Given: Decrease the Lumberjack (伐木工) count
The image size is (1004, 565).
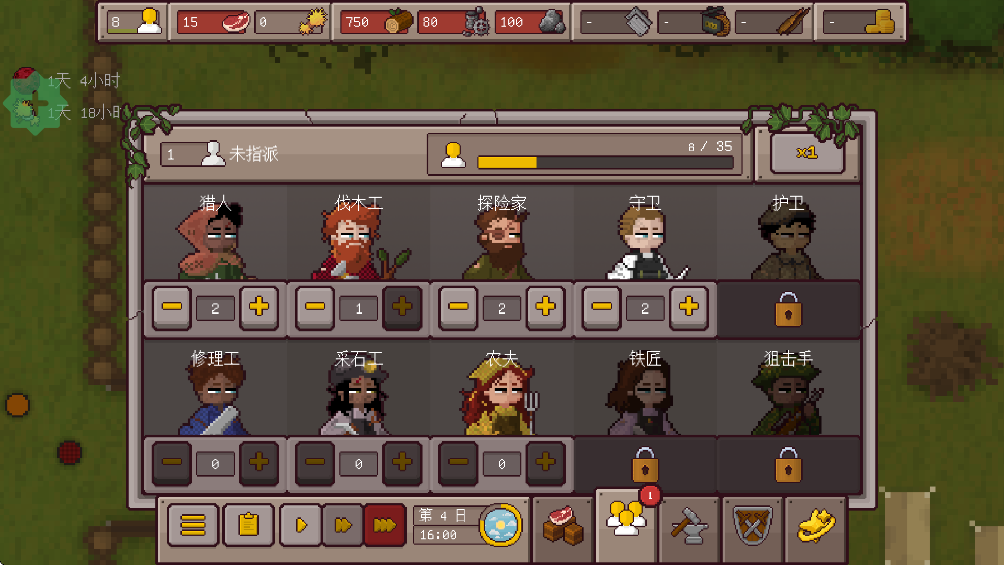Looking at the screenshot, I should (x=315, y=308).
